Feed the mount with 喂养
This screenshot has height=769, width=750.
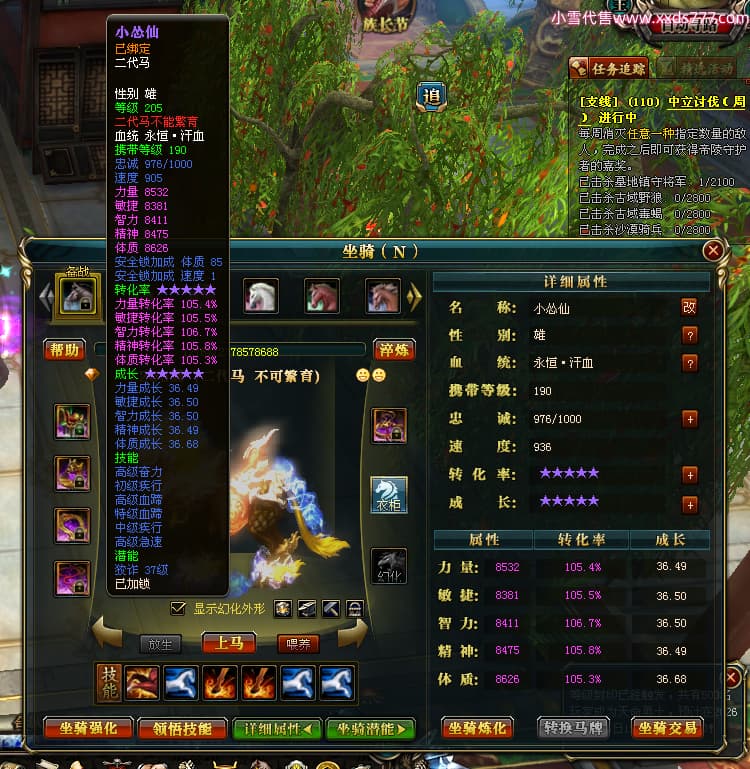[297, 644]
